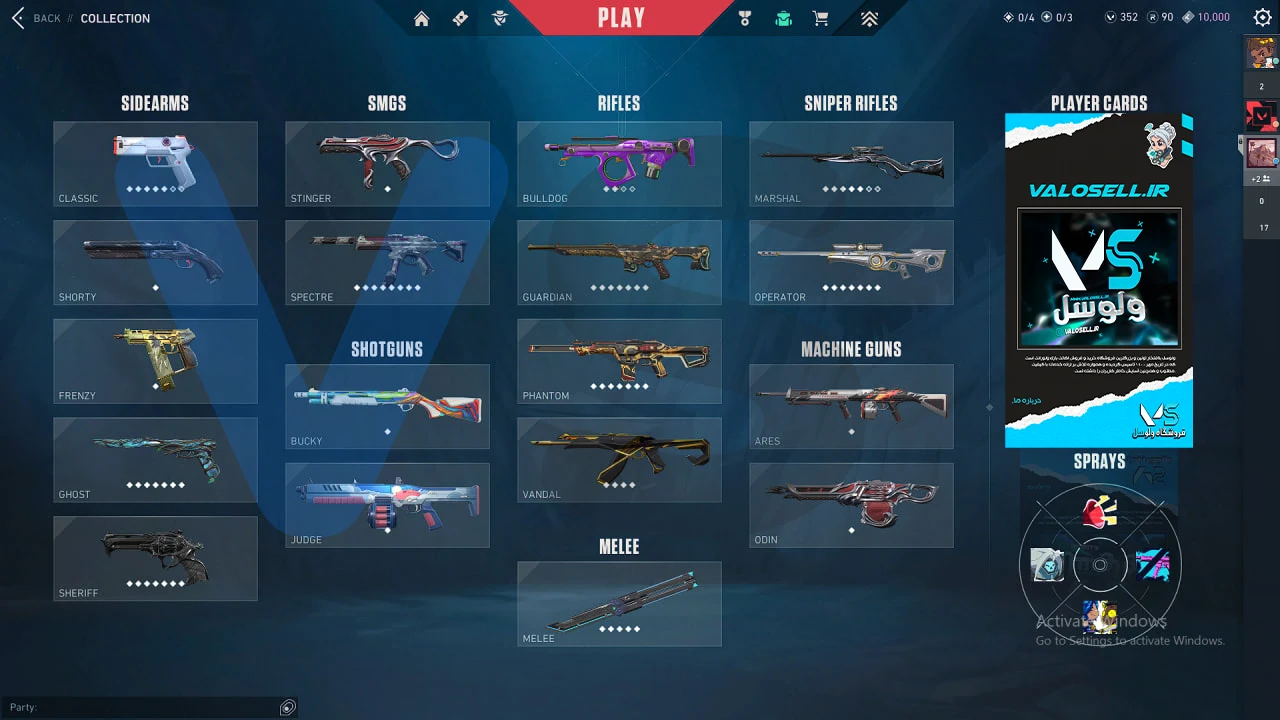Choose the Bulldog rifle slot
Viewport: 1280px width, 720px height.
[x=619, y=164]
